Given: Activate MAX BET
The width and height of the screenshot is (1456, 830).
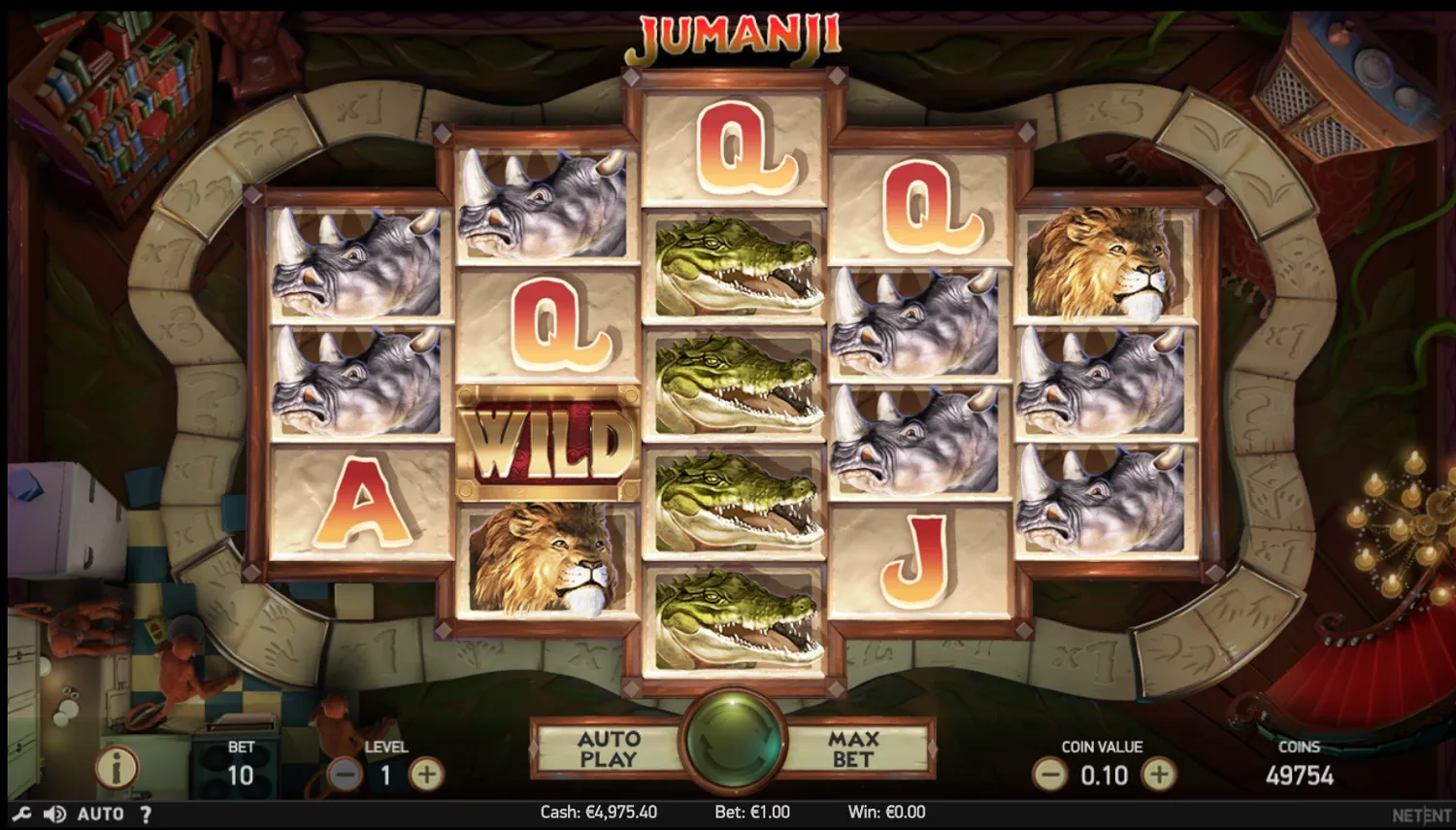Looking at the screenshot, I should (852, 746).
